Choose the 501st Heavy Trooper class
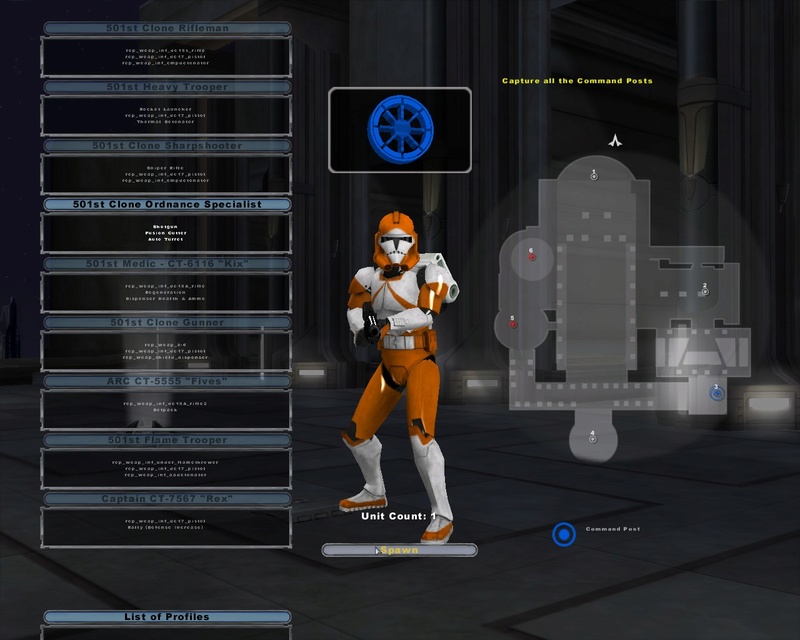 tap(167, 87)
